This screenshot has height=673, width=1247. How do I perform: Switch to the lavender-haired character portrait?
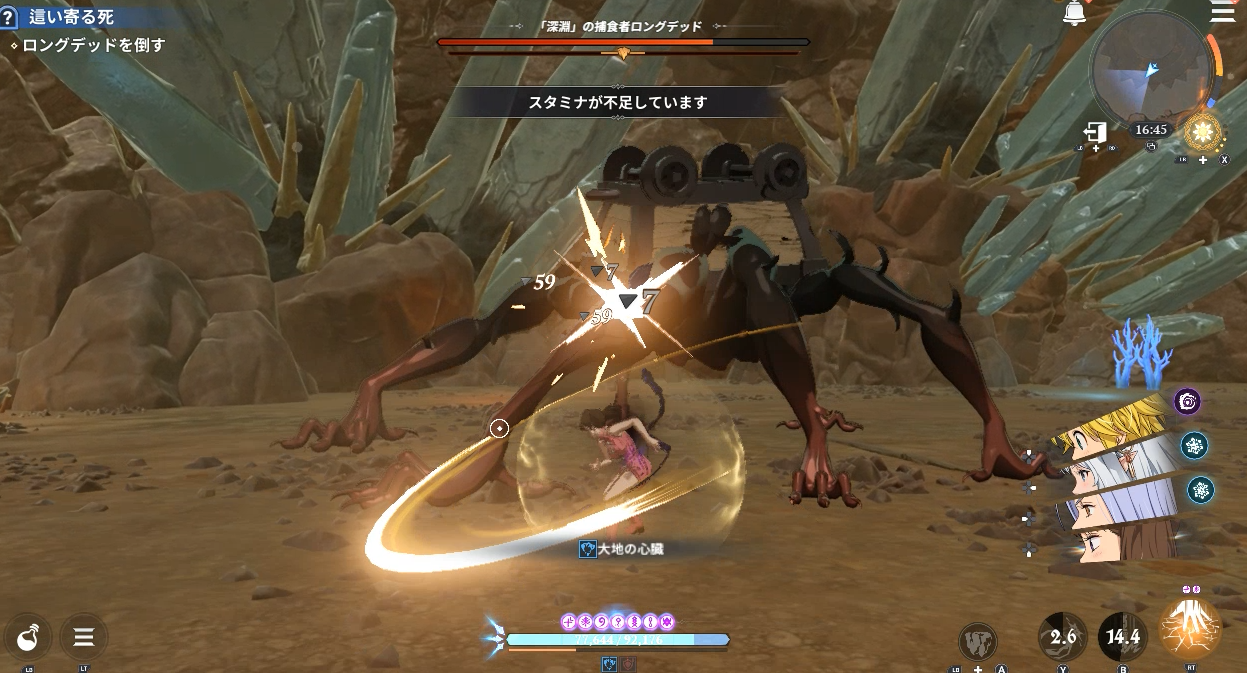point(1113,501)
